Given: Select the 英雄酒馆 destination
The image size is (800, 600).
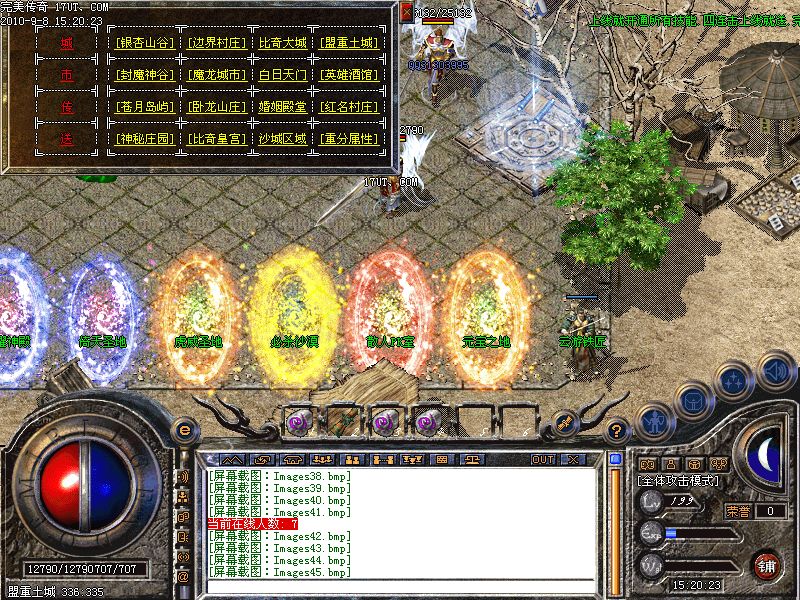Looking at the screenshot, I should pos(350,75).
